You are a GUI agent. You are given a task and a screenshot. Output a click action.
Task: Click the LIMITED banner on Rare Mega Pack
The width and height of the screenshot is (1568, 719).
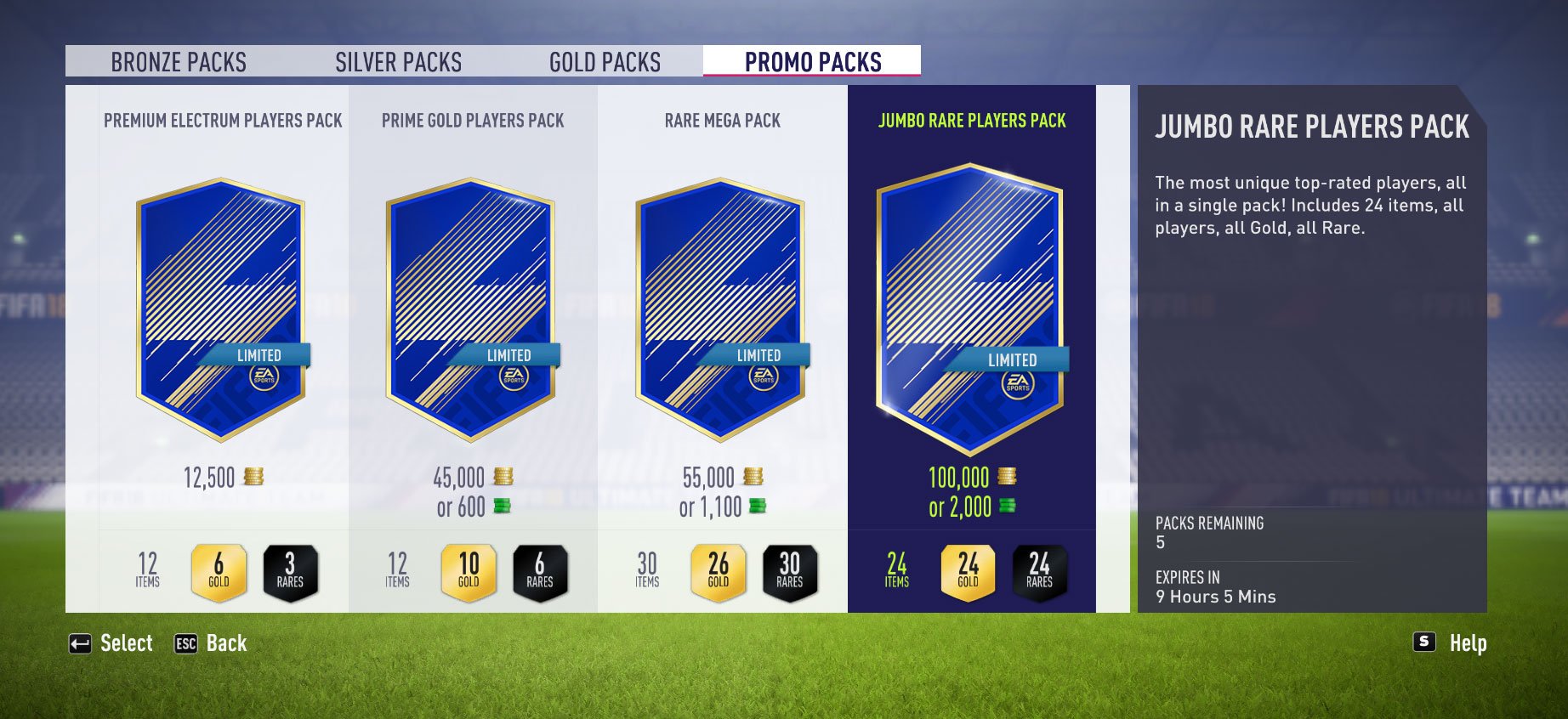point(757,354)
